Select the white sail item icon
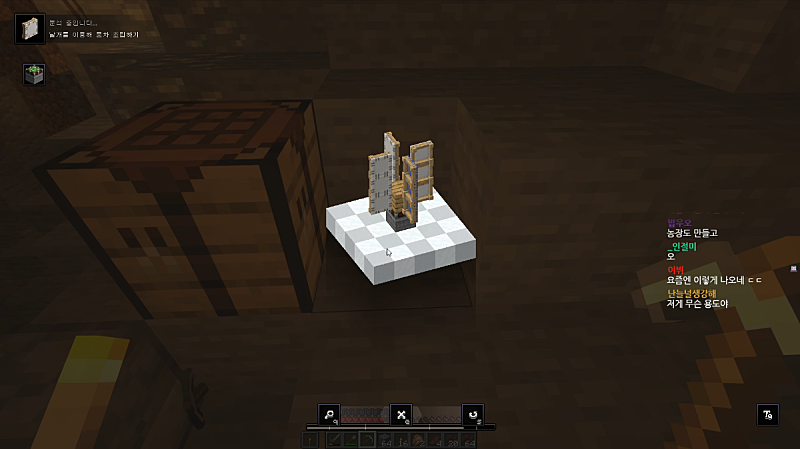Viewport: 800px width, 449px height. coord(29,27)
